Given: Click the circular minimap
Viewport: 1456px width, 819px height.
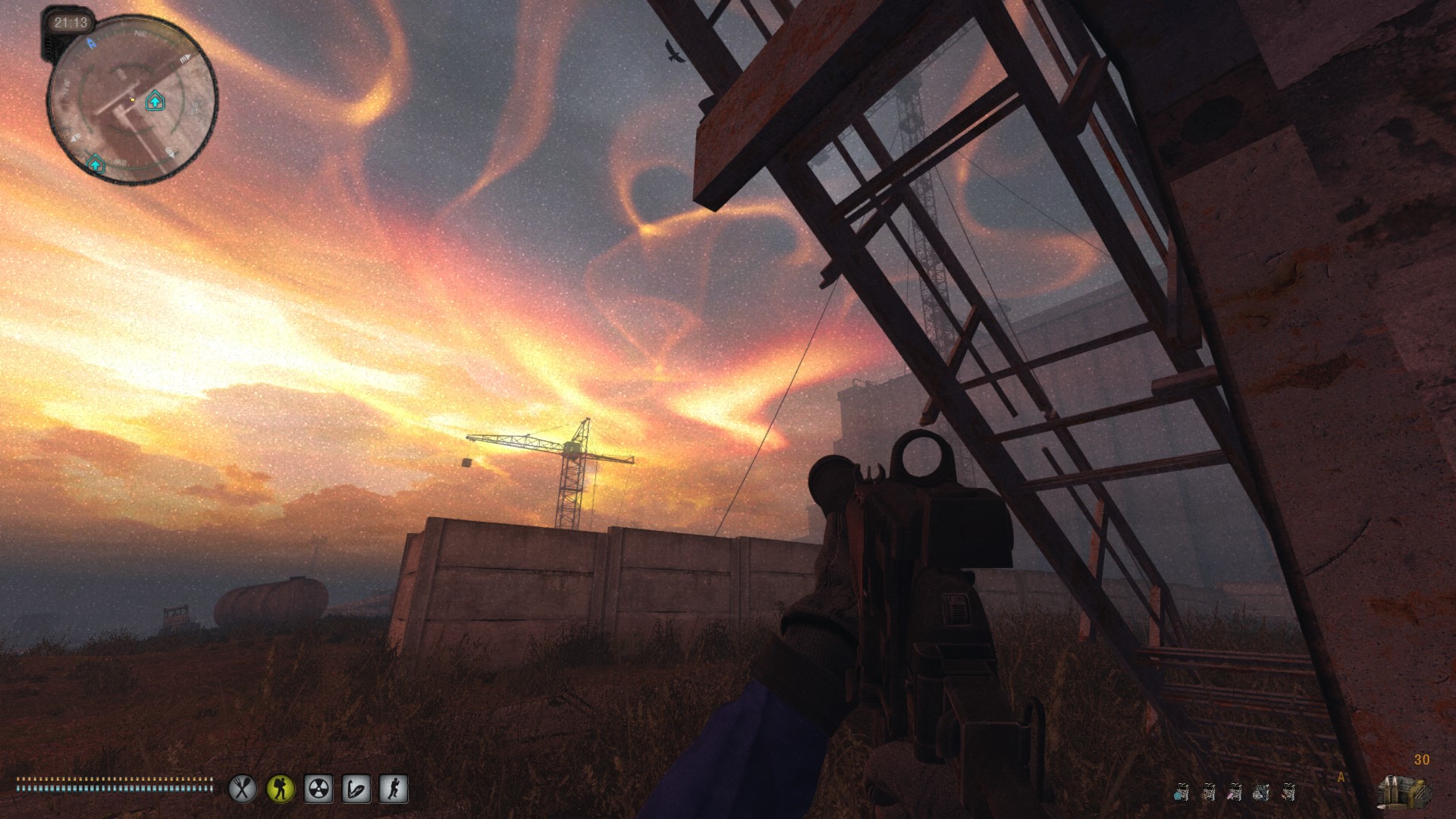Looking at the screenshot, I should coord(133,100).
